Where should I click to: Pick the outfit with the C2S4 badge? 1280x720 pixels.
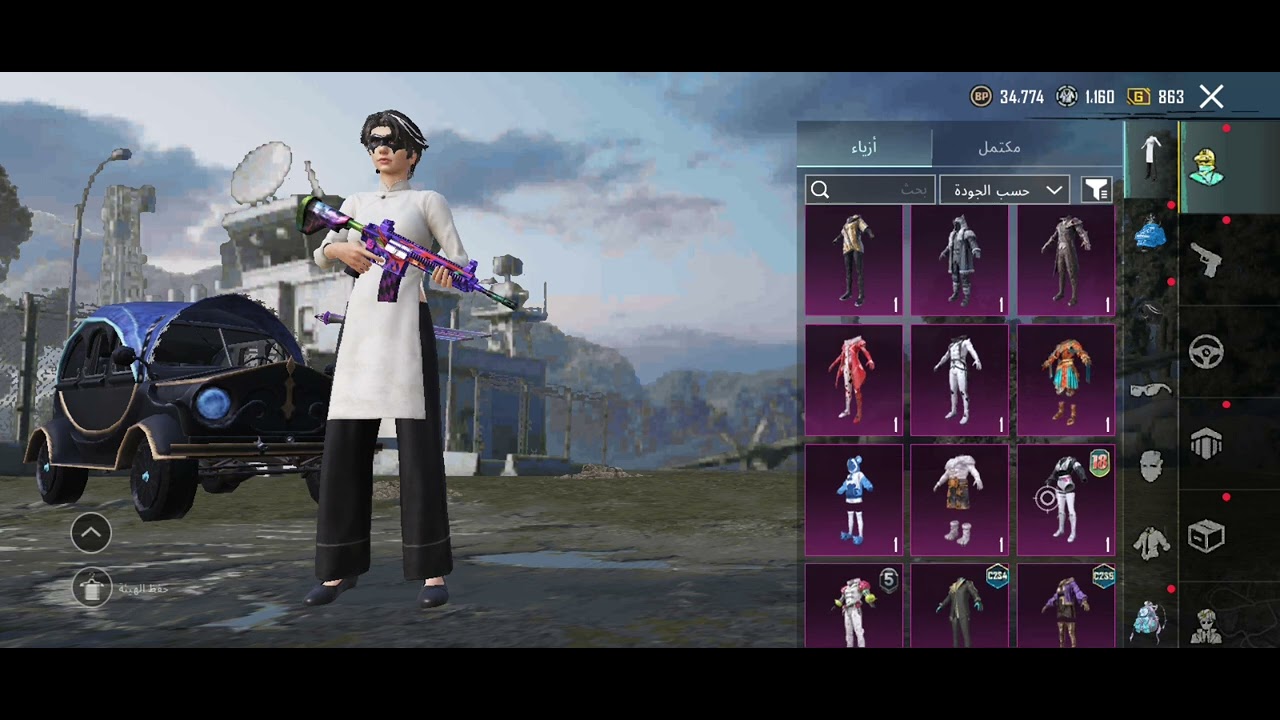(x=959, y=605)
